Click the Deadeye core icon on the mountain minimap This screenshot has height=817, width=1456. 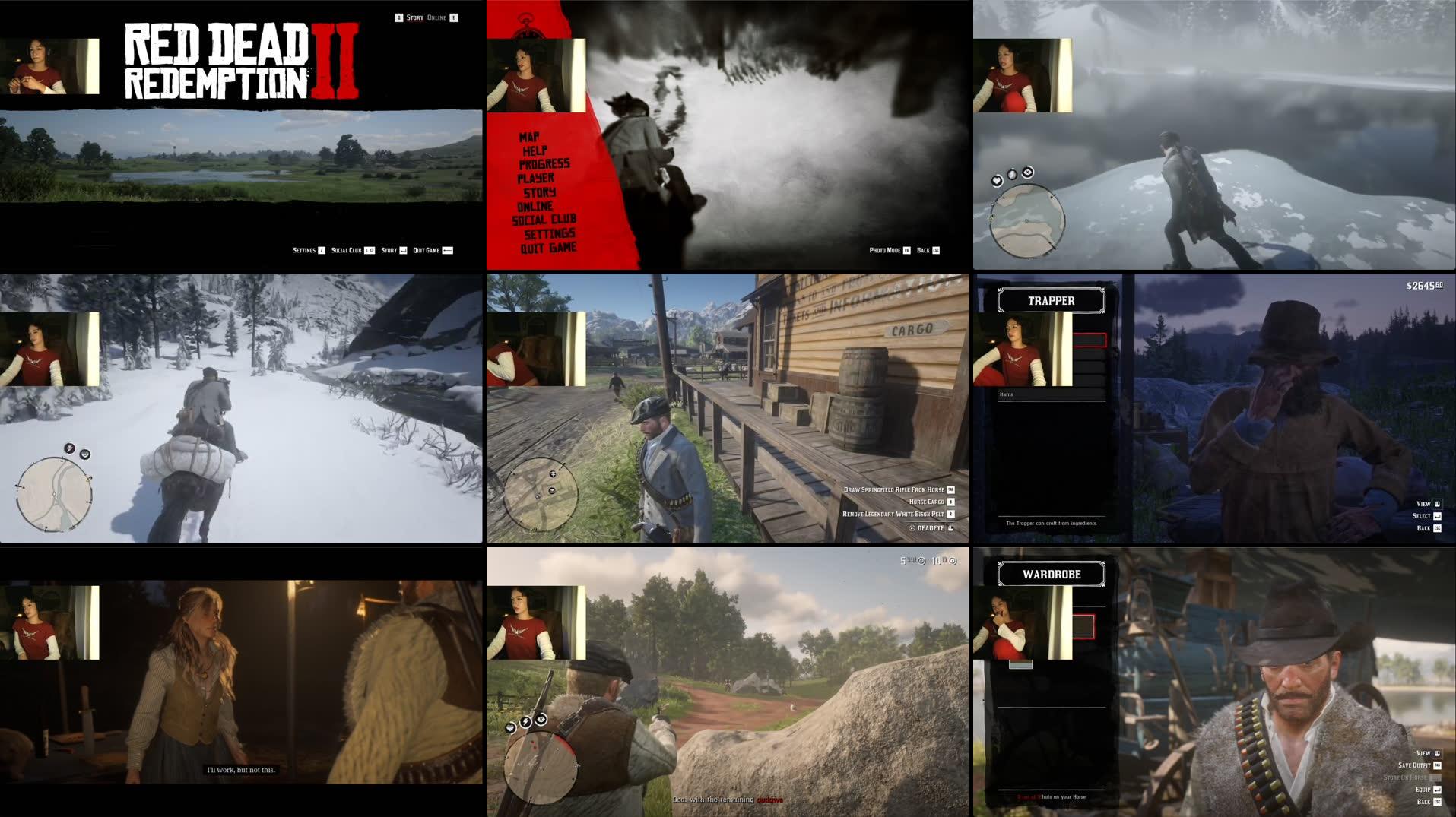point(1027,173)
